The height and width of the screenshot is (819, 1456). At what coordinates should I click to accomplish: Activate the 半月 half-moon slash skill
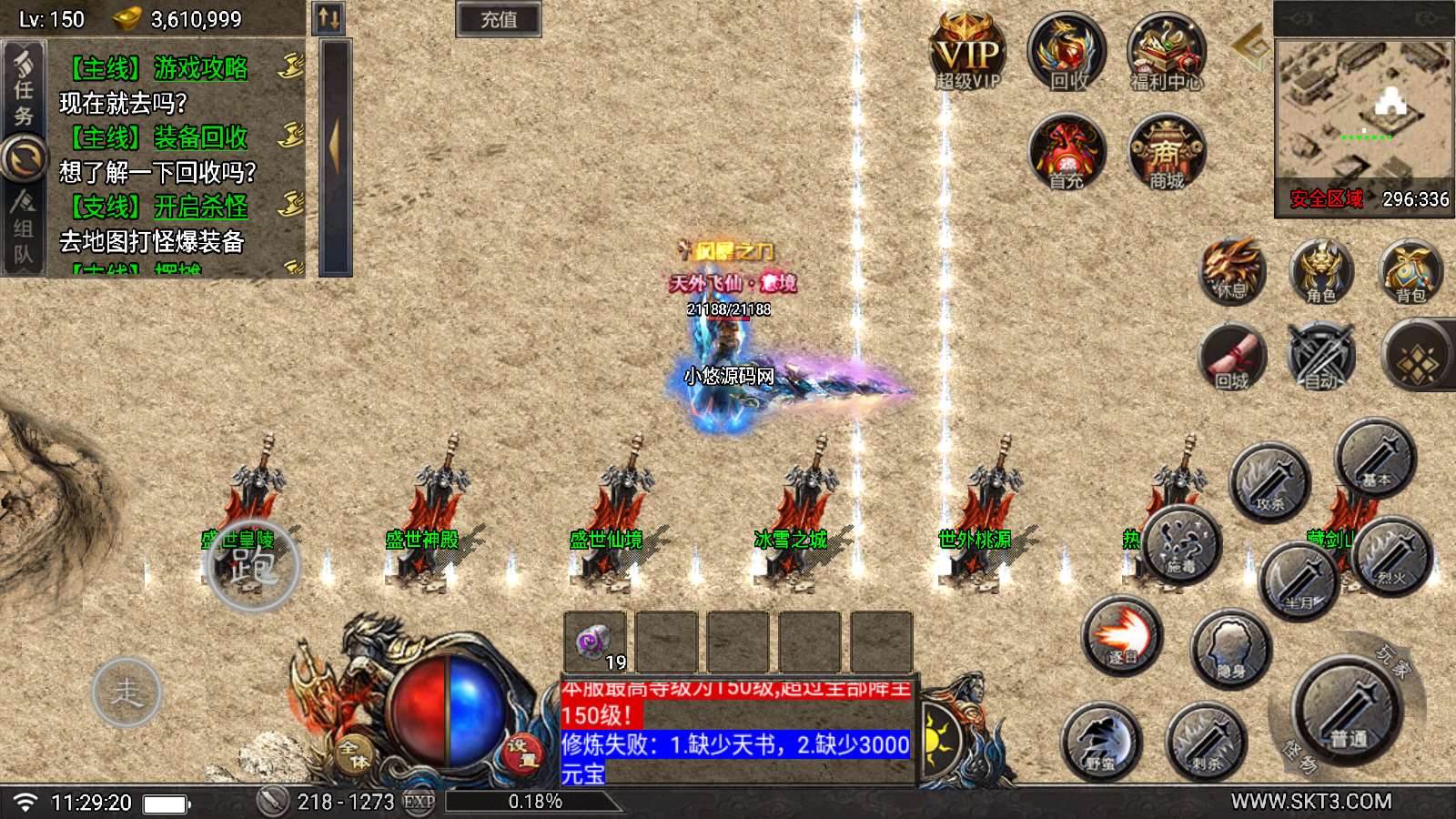pos(1299,580)
